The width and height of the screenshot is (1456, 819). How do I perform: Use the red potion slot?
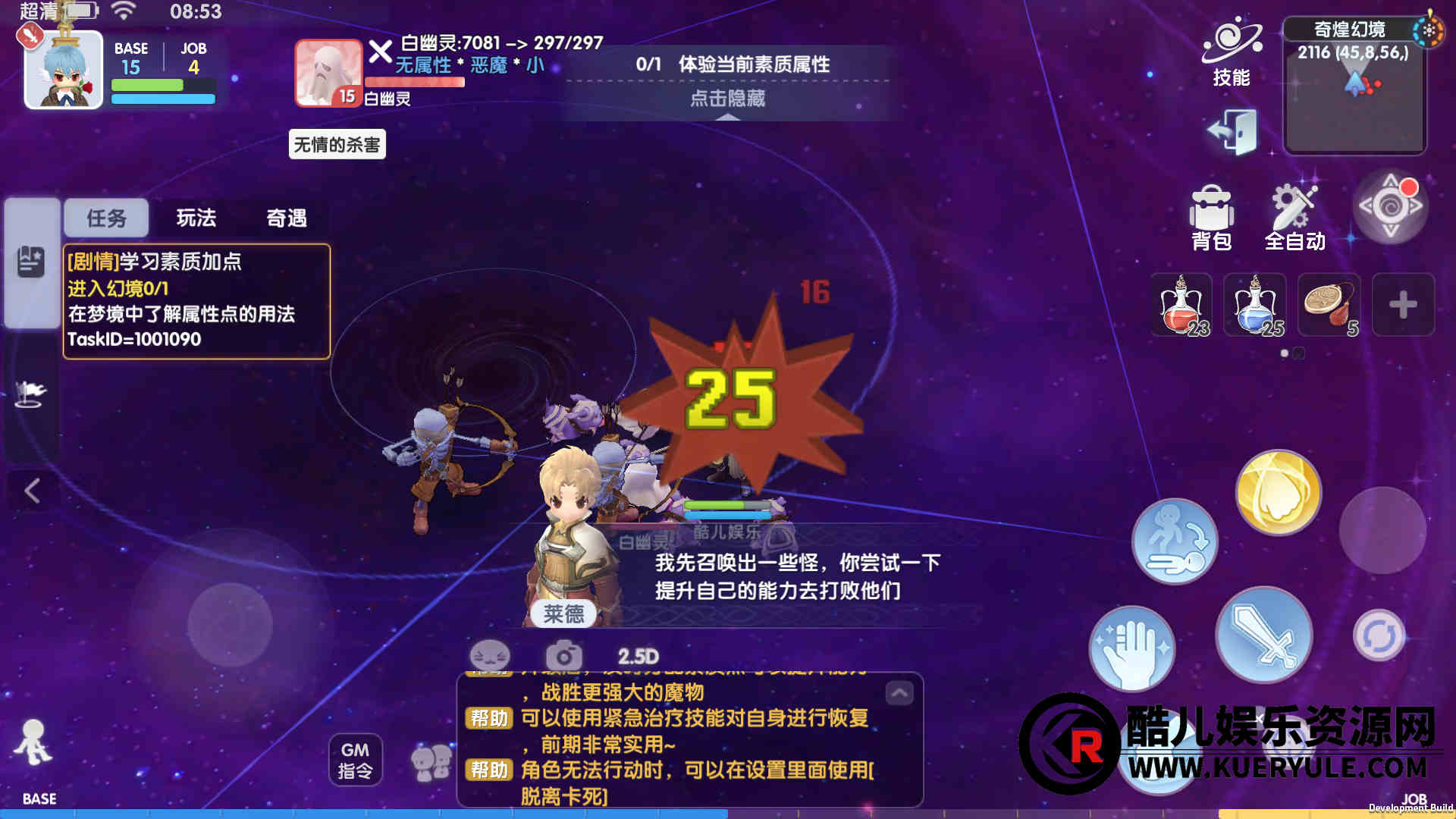click(x=1181, y=305)
